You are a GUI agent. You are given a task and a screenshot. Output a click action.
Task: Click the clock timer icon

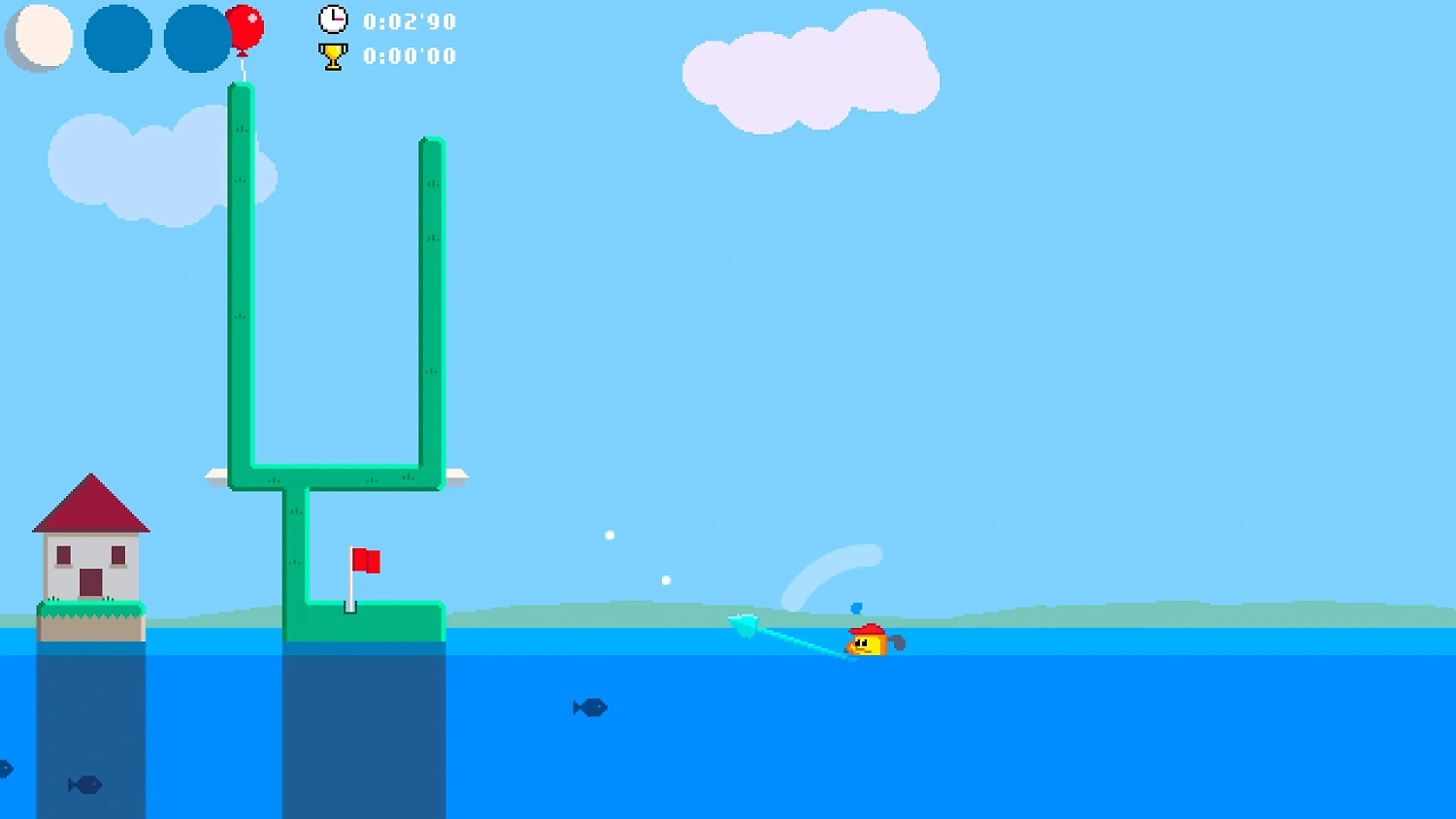tap(332, 19)
